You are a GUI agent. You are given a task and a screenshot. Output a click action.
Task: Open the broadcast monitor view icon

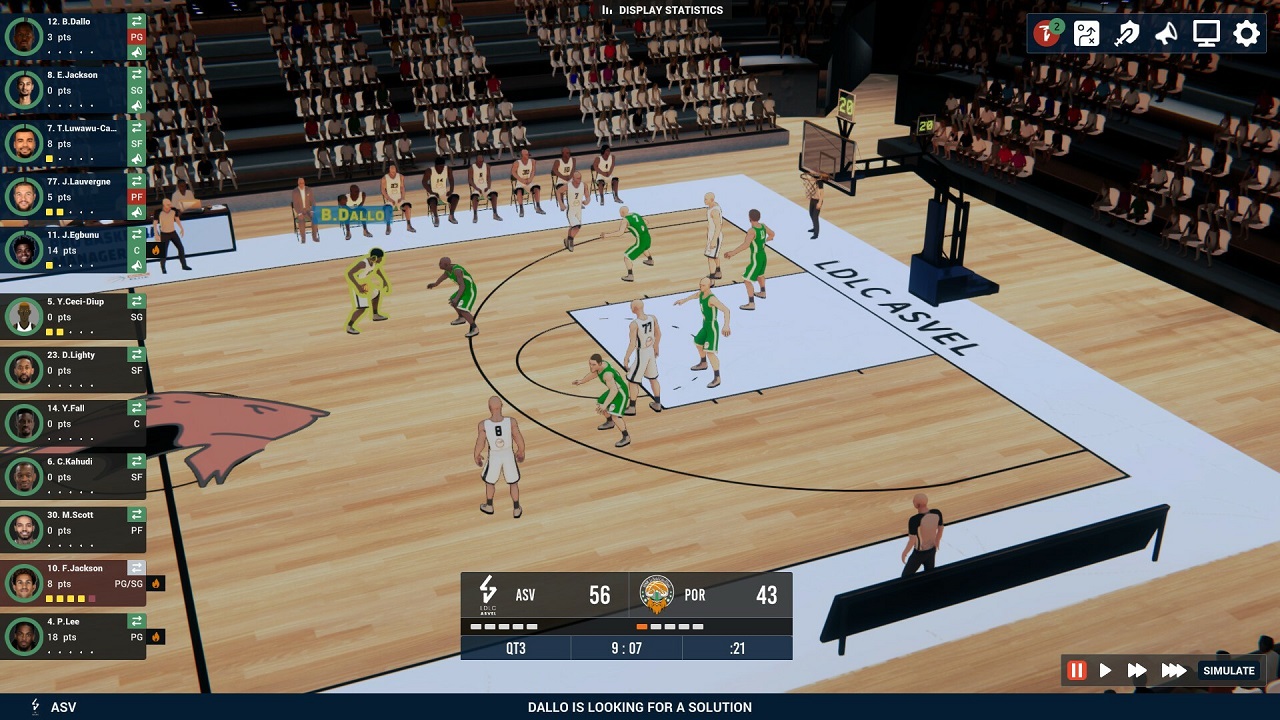(1205, 33)
